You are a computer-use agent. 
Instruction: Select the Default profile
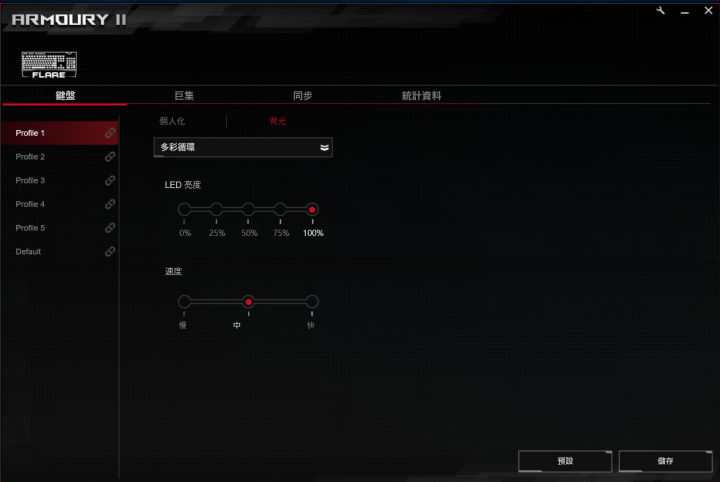click(x=58, y=252)
